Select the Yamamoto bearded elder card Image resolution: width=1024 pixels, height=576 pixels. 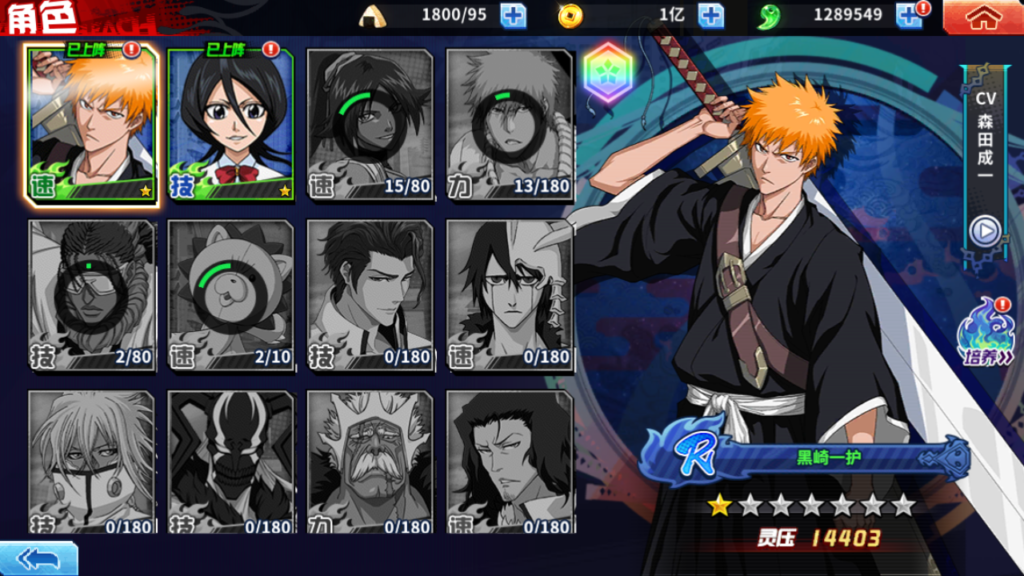370,462
